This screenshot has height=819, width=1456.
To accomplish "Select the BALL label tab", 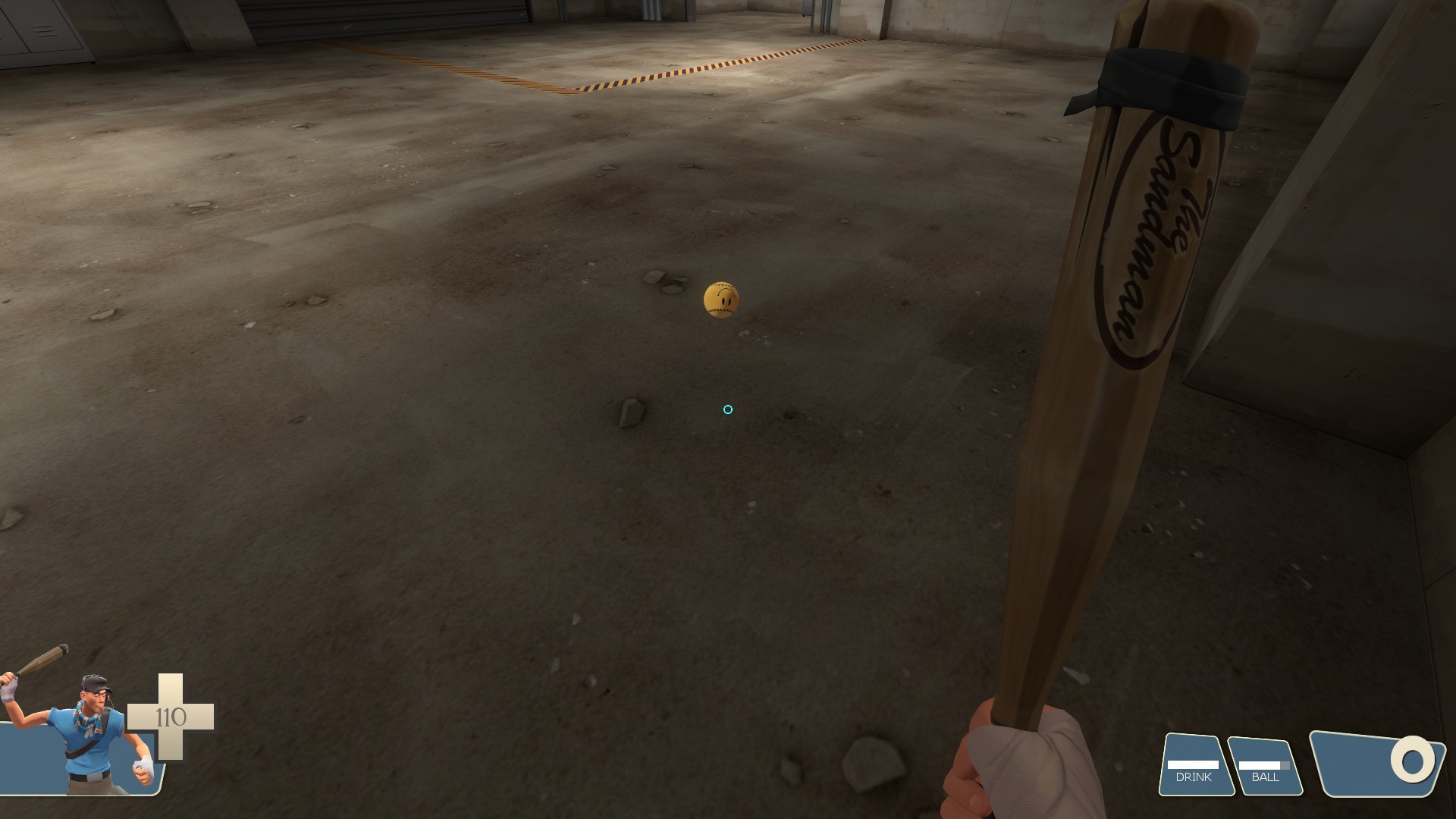I will [x=1263, y=777].
